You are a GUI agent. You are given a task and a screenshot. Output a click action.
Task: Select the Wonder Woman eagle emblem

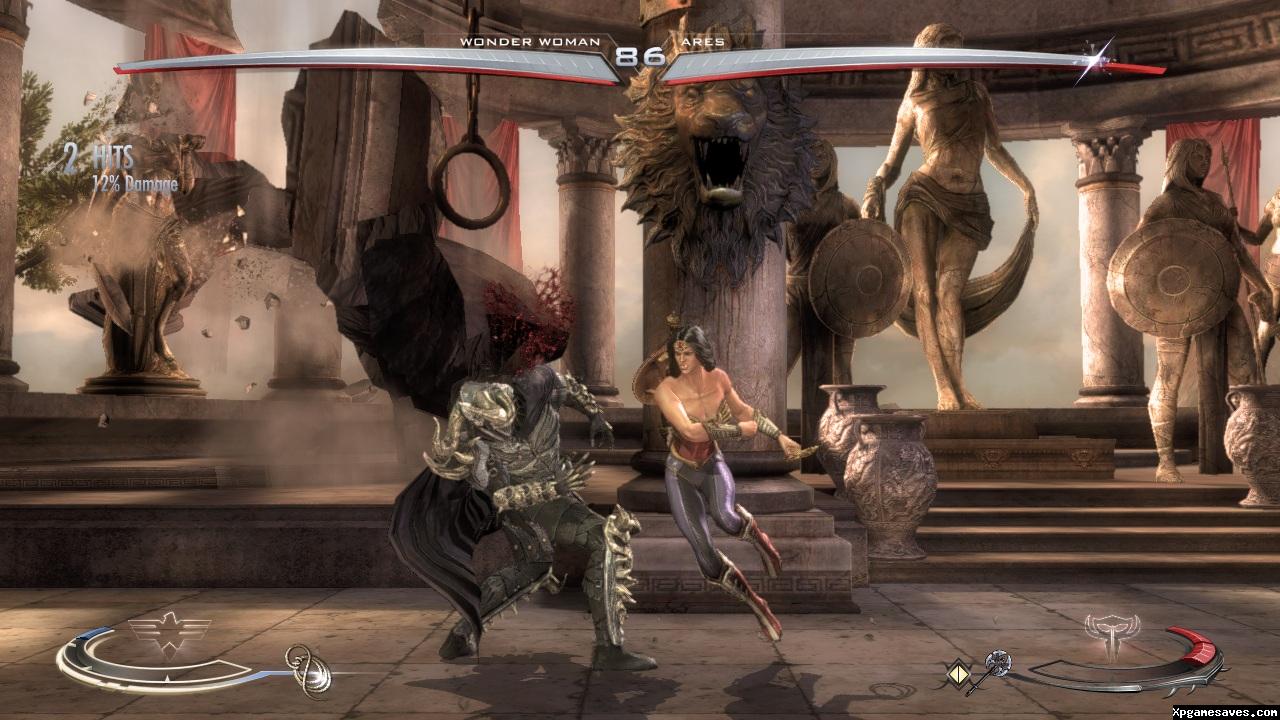coord(170,632)
